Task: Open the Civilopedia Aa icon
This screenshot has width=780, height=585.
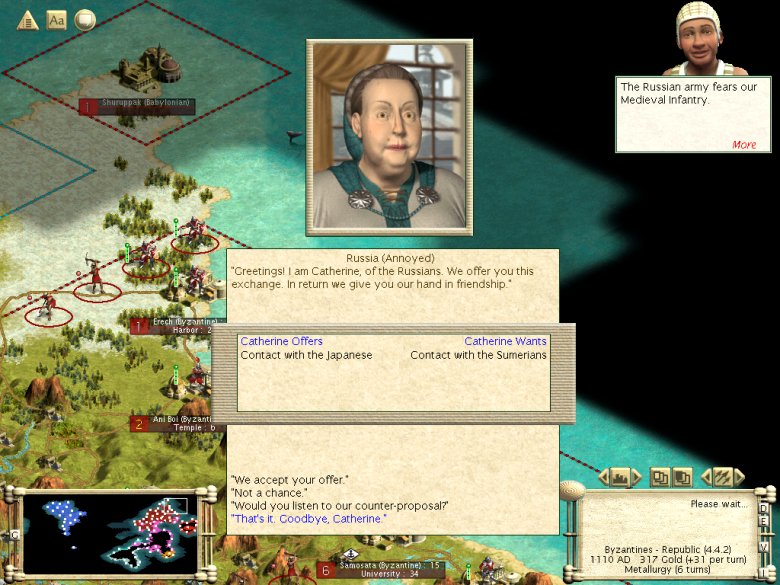Action: pos(57,20)
